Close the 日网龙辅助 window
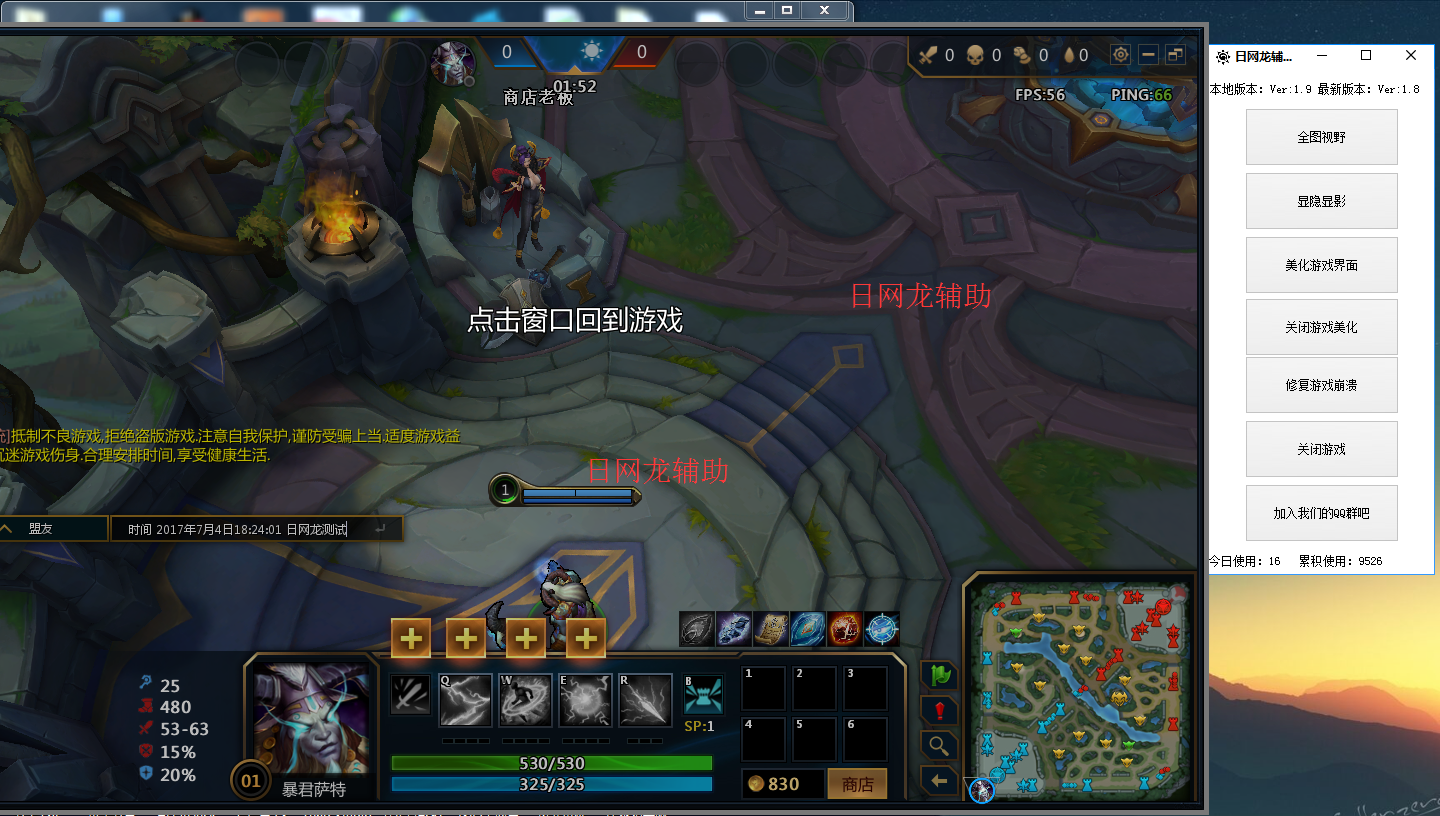 pyautogui.click(x=1410, y=56)
